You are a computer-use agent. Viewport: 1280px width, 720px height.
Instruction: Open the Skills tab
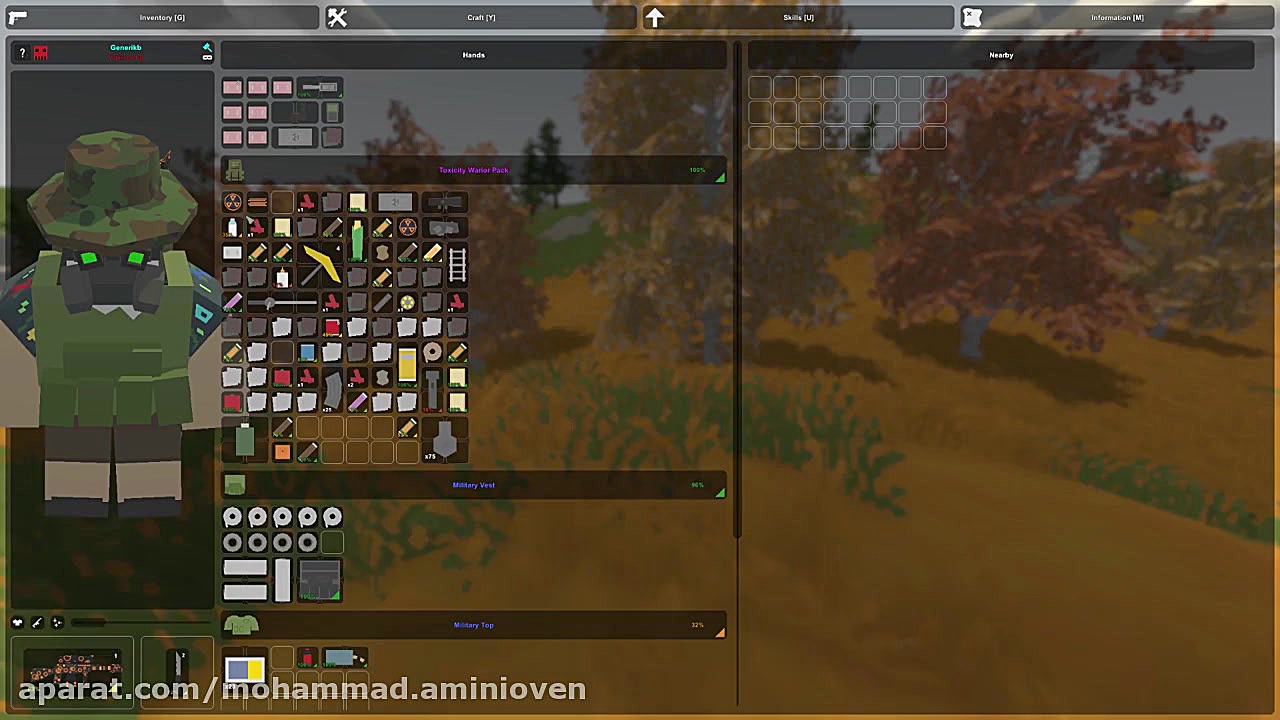(x=798, y=17)
